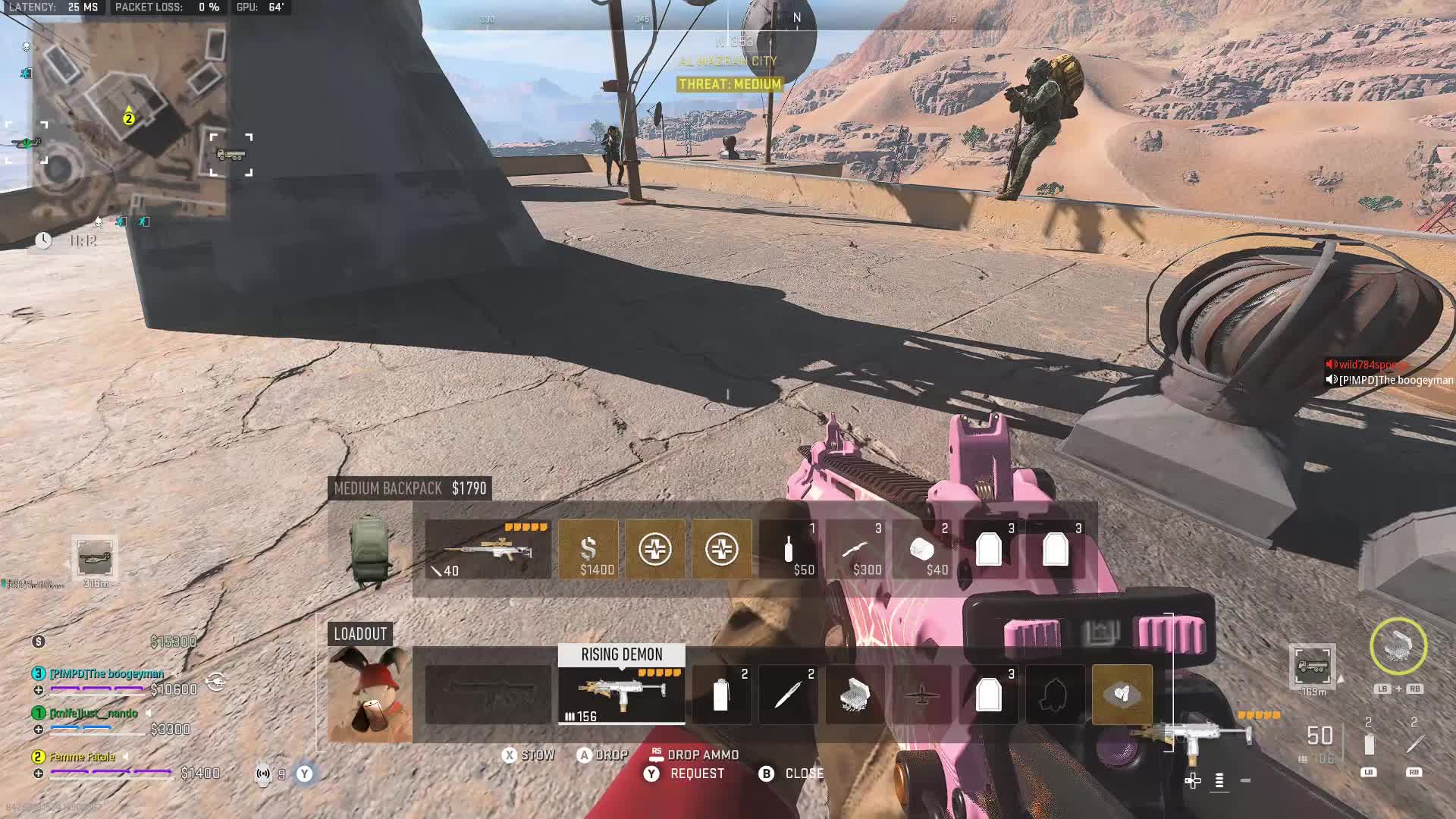The width and height of the screenshot is (1456, 819).
Task: Select the munitions box field upgrade
Action: (x=855, y=694)
